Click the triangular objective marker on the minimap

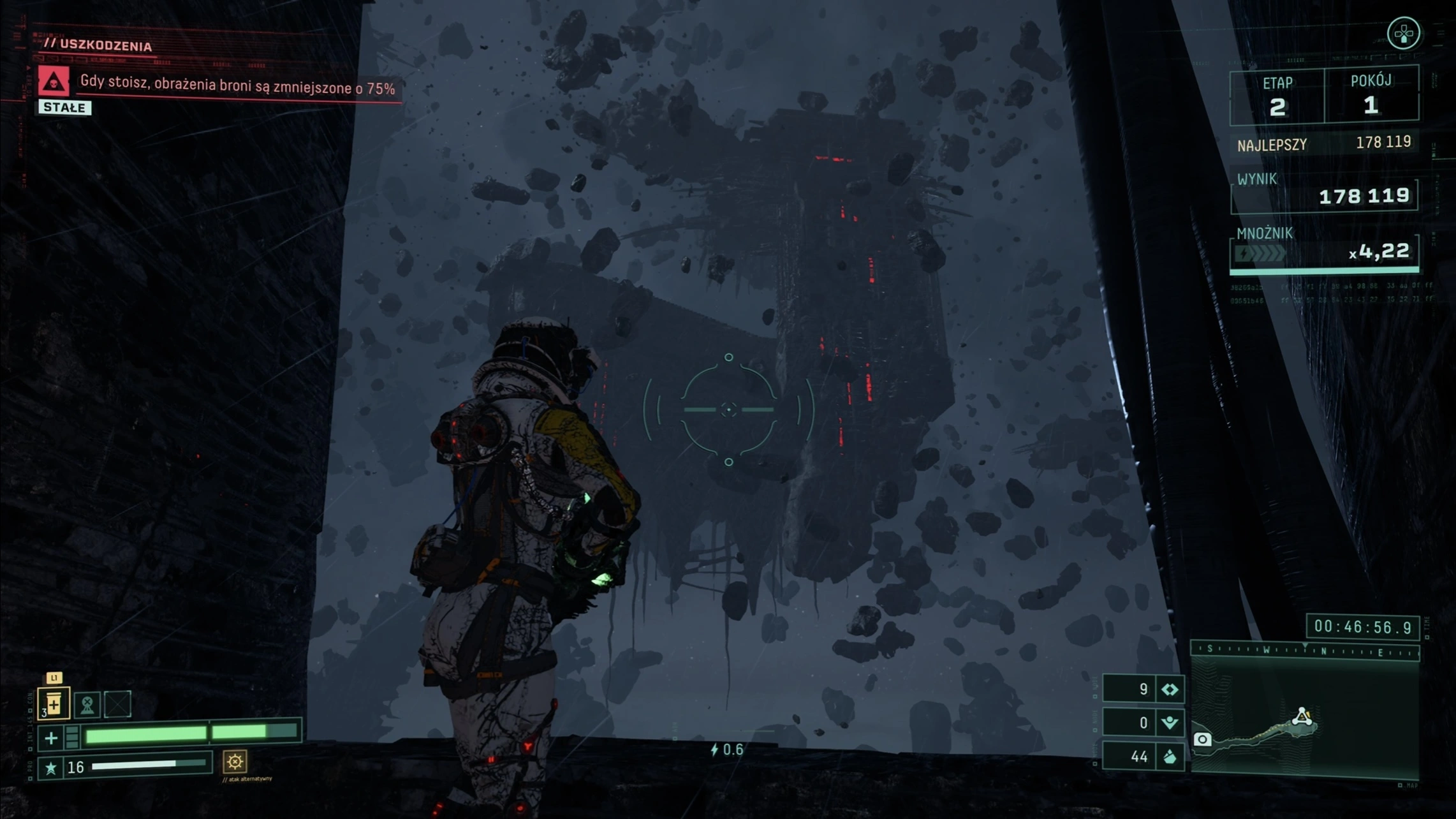coord(1302,717)
